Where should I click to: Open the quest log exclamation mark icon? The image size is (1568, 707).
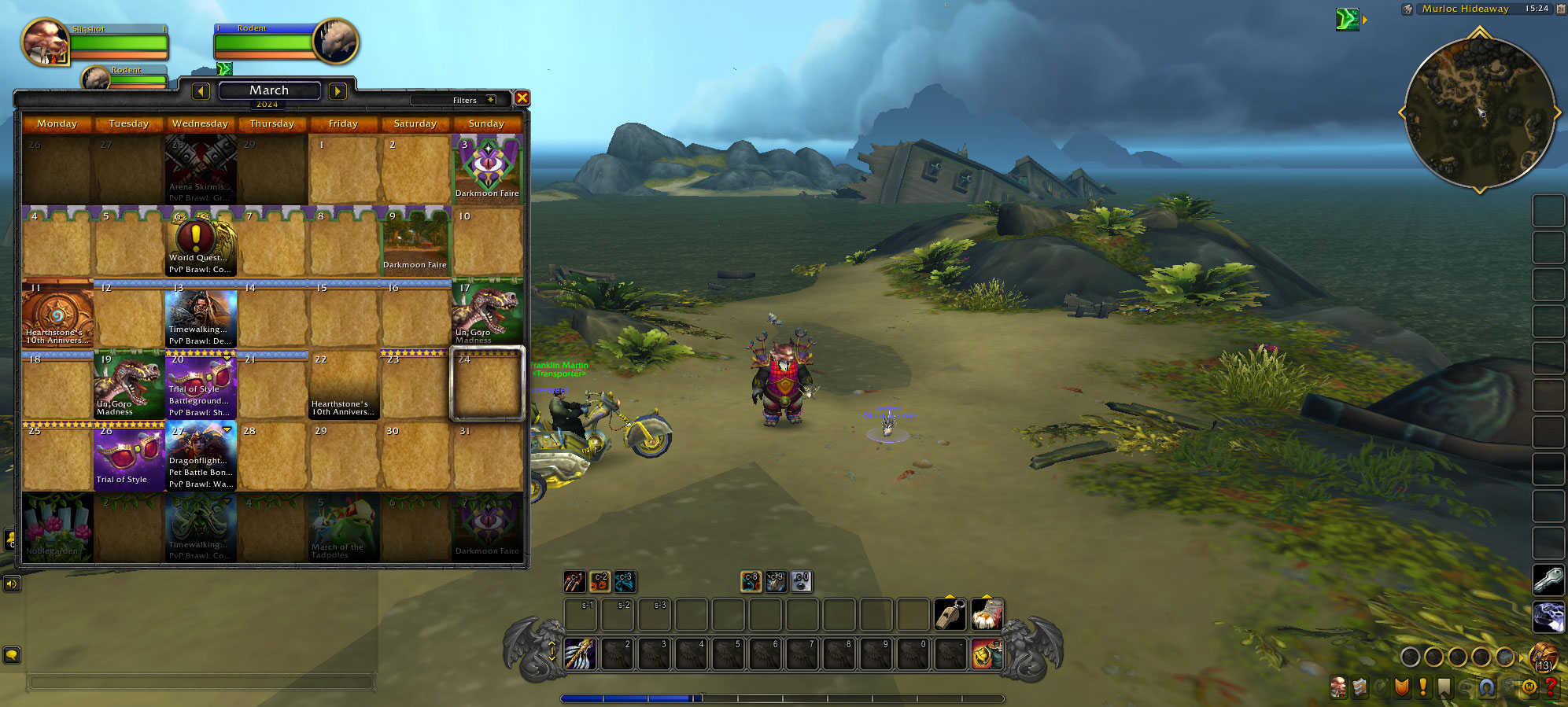[1422, 687]
